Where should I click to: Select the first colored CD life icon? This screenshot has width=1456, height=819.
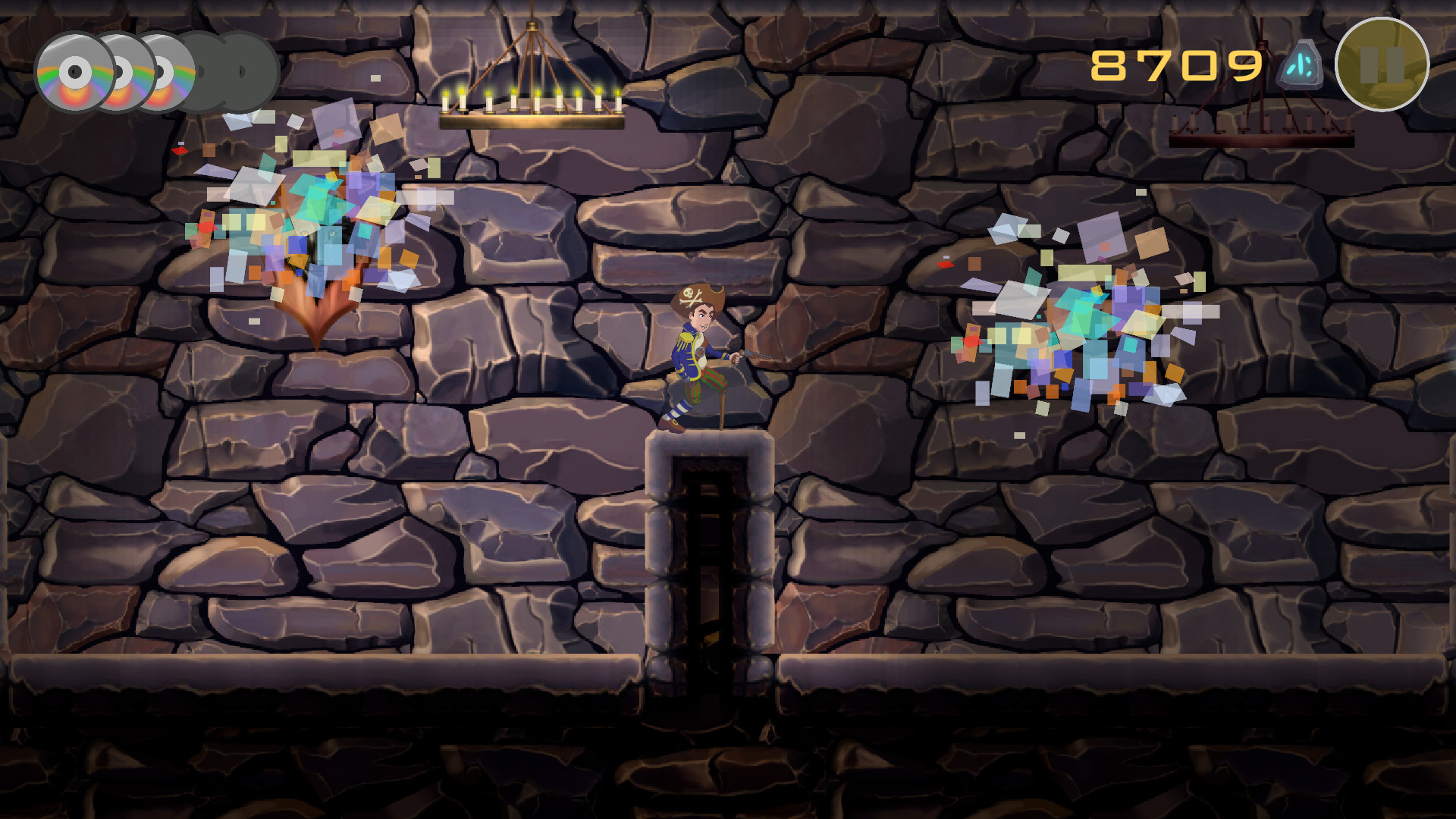click(74, 74)
